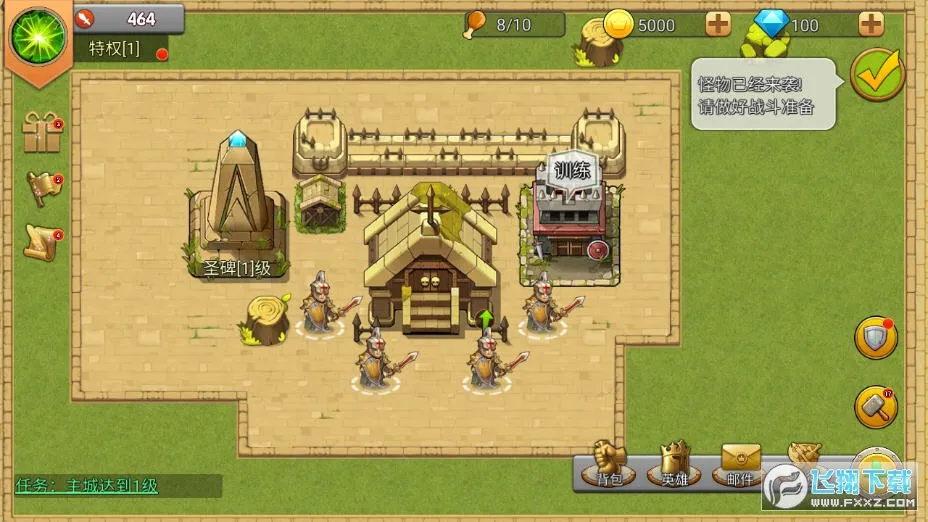Image resolution: width=928 pixels, height=522 pixels.
Task: Select the 圣碑[1]级 monument label
Action: [x=237, y=268]
